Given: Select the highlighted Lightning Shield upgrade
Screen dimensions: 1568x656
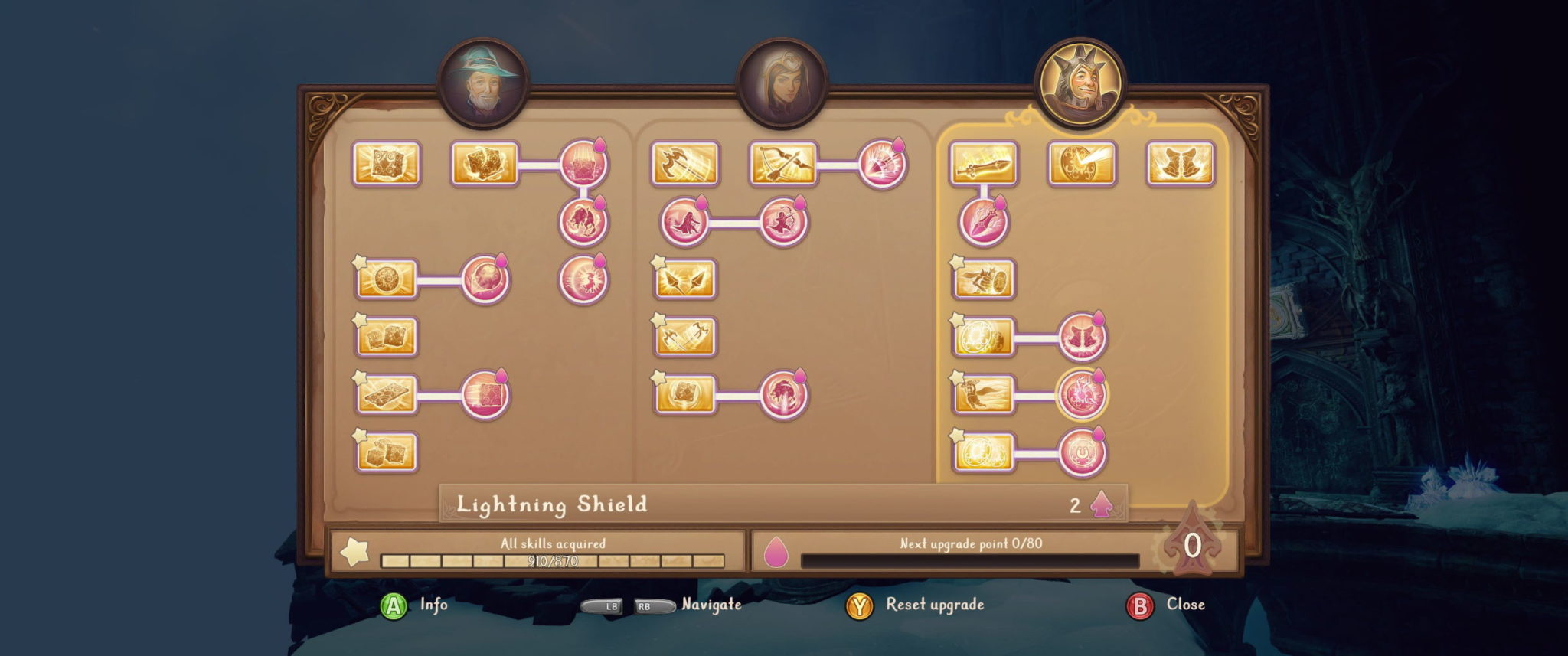Looking at the screenshot, I should tap(1081, 394).
